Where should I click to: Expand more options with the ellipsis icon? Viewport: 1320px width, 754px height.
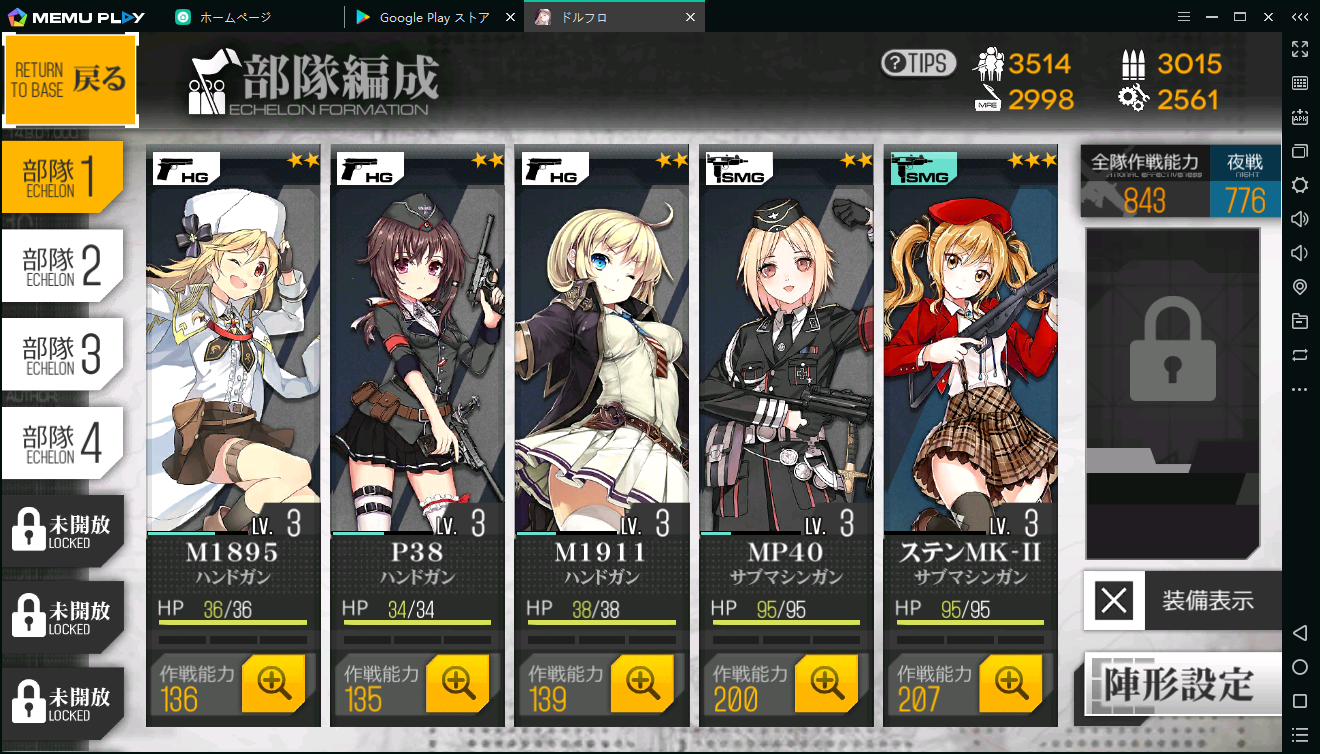pos(1299,389)
